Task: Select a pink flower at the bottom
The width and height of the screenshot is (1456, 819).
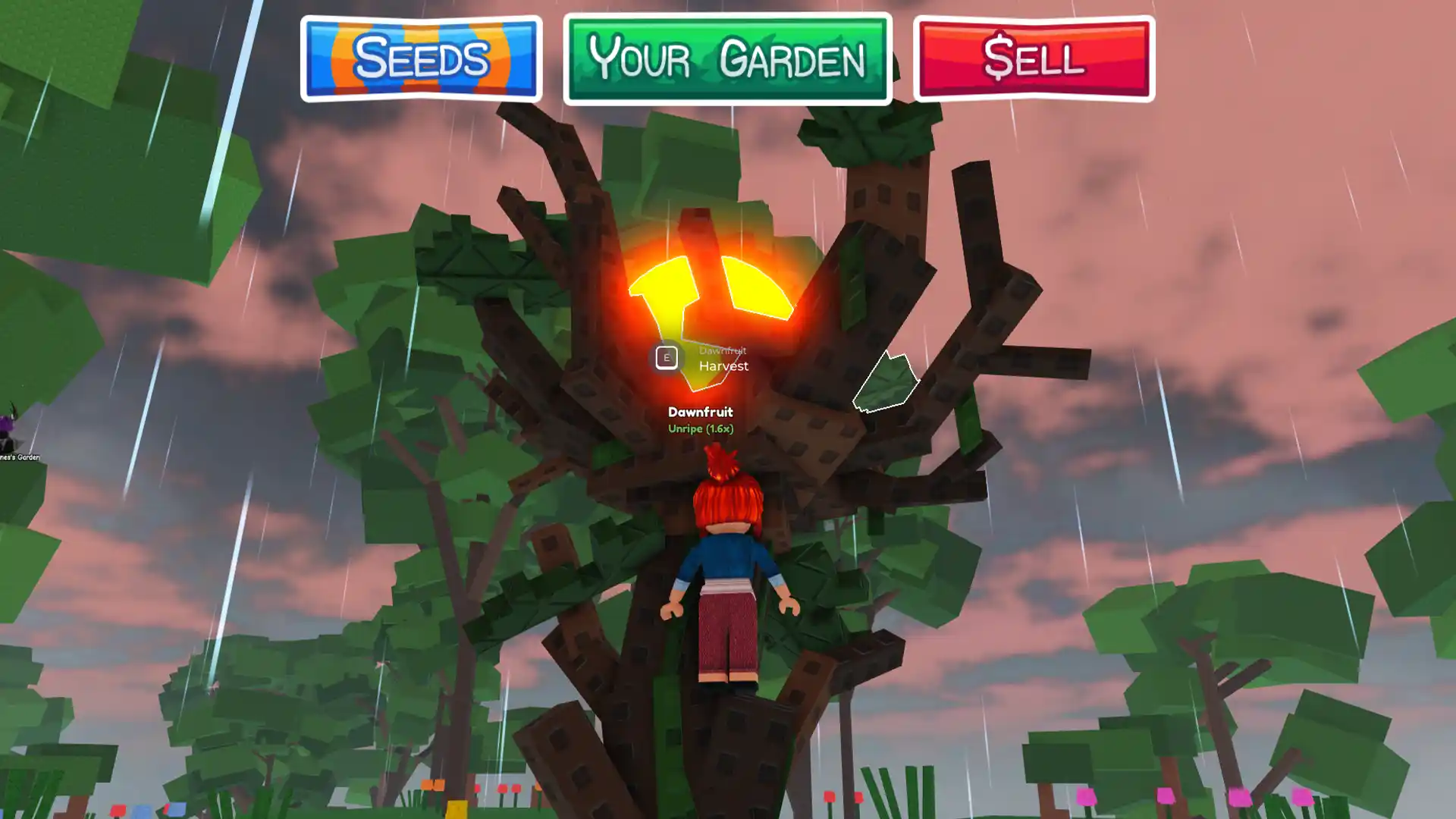Action: click(1088, 796)
